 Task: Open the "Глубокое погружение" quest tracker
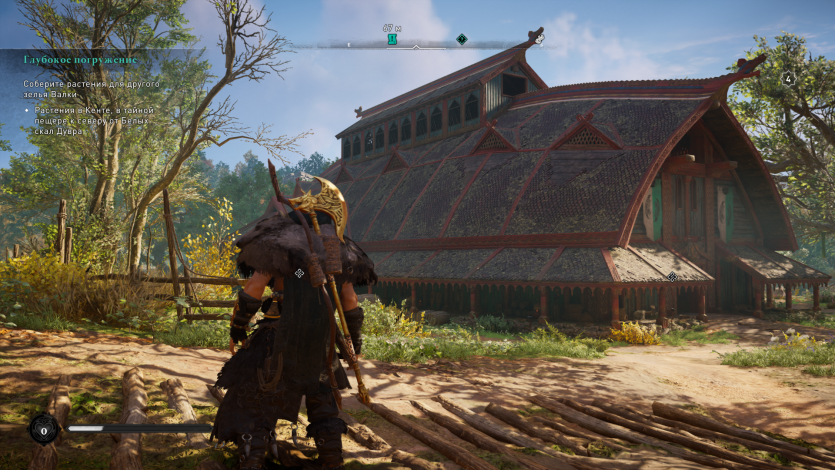click(80, 60)
